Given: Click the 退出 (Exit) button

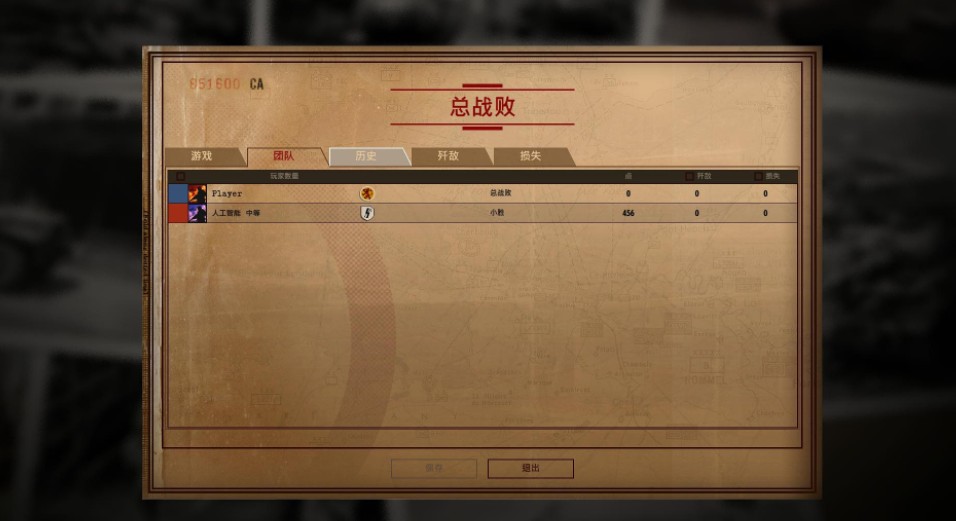Looking at the screenshot, I should pyautogui.click(x=530, y=468).
